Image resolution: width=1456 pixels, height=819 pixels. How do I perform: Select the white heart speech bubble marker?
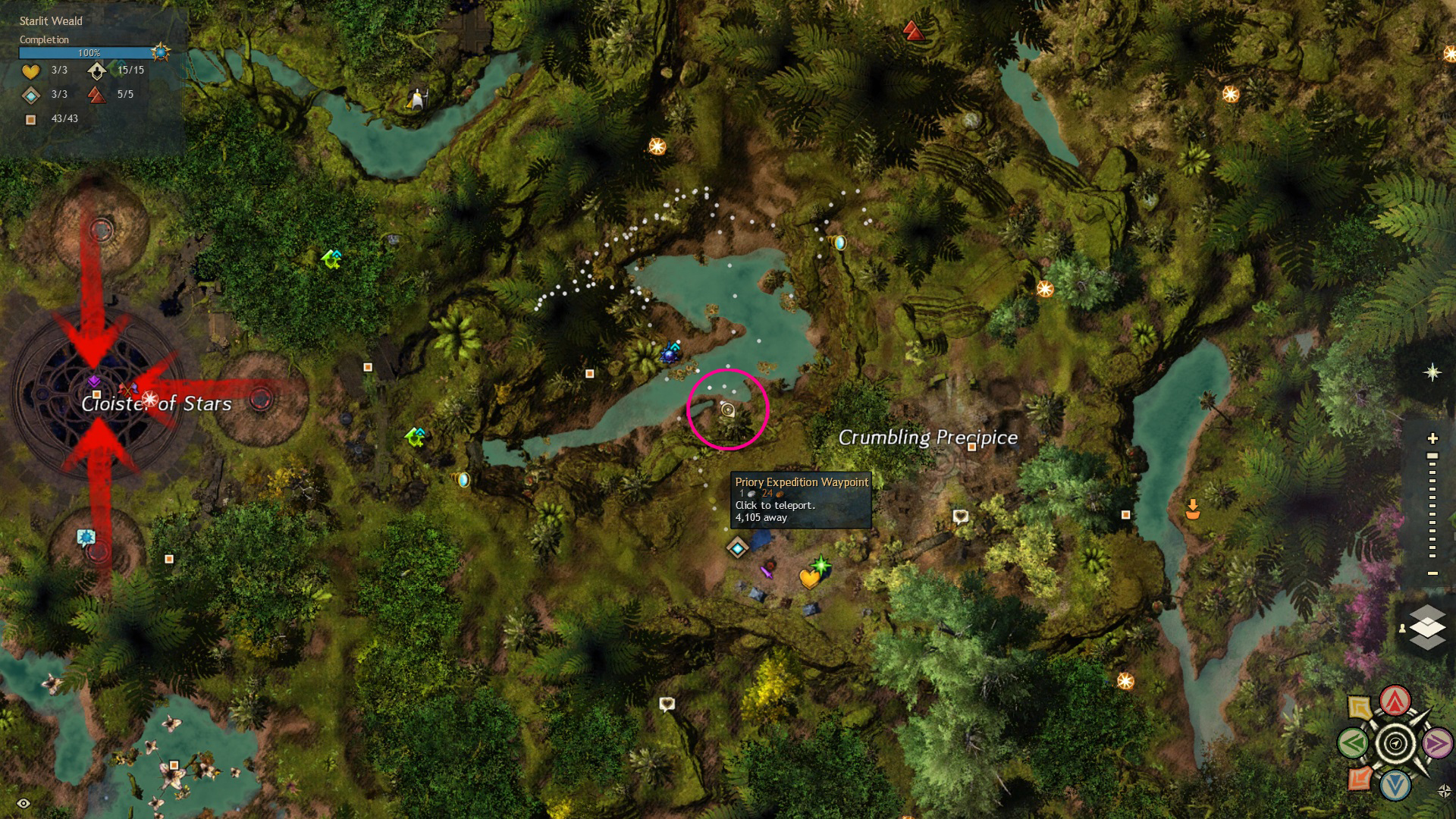click(x=961, y=516)
